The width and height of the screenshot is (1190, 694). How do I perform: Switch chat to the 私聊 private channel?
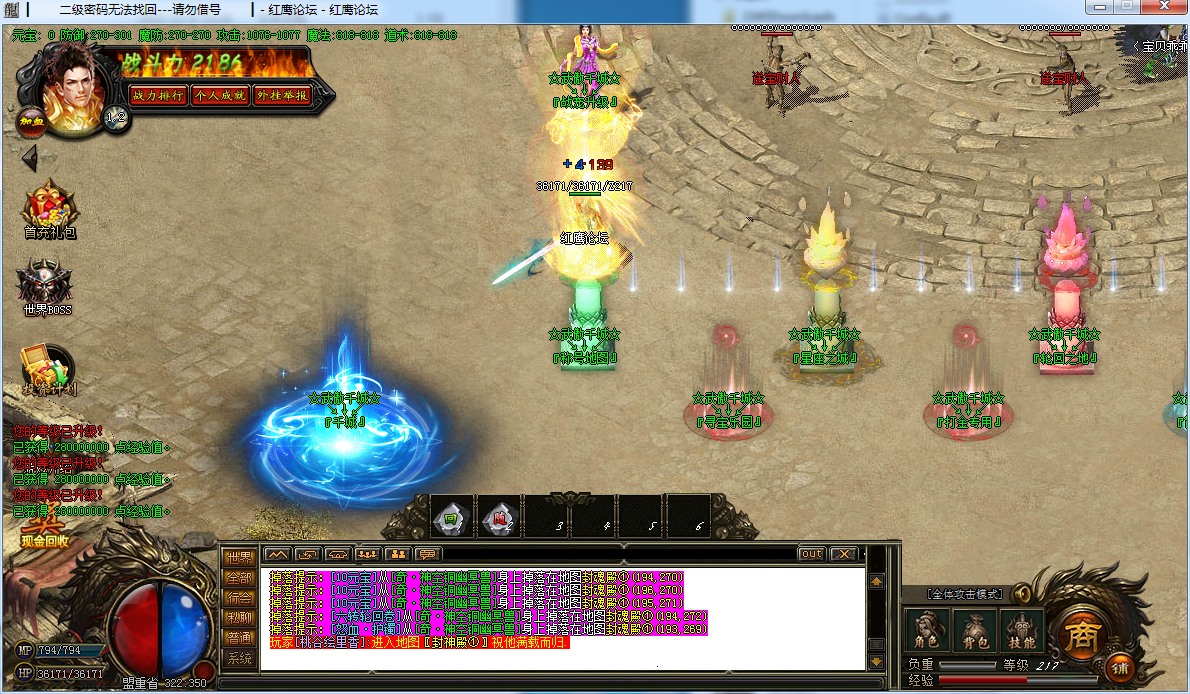[239, 618]
